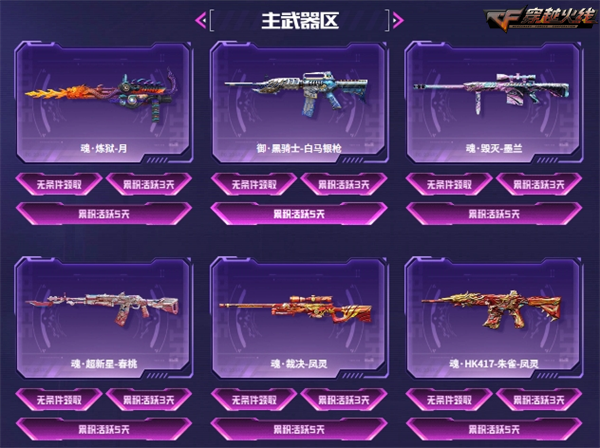This screenshot has width=600, height=448.
Task: Choose 累积活跃5天 for 魂·超新星-春桃
Action: [104, 430]
